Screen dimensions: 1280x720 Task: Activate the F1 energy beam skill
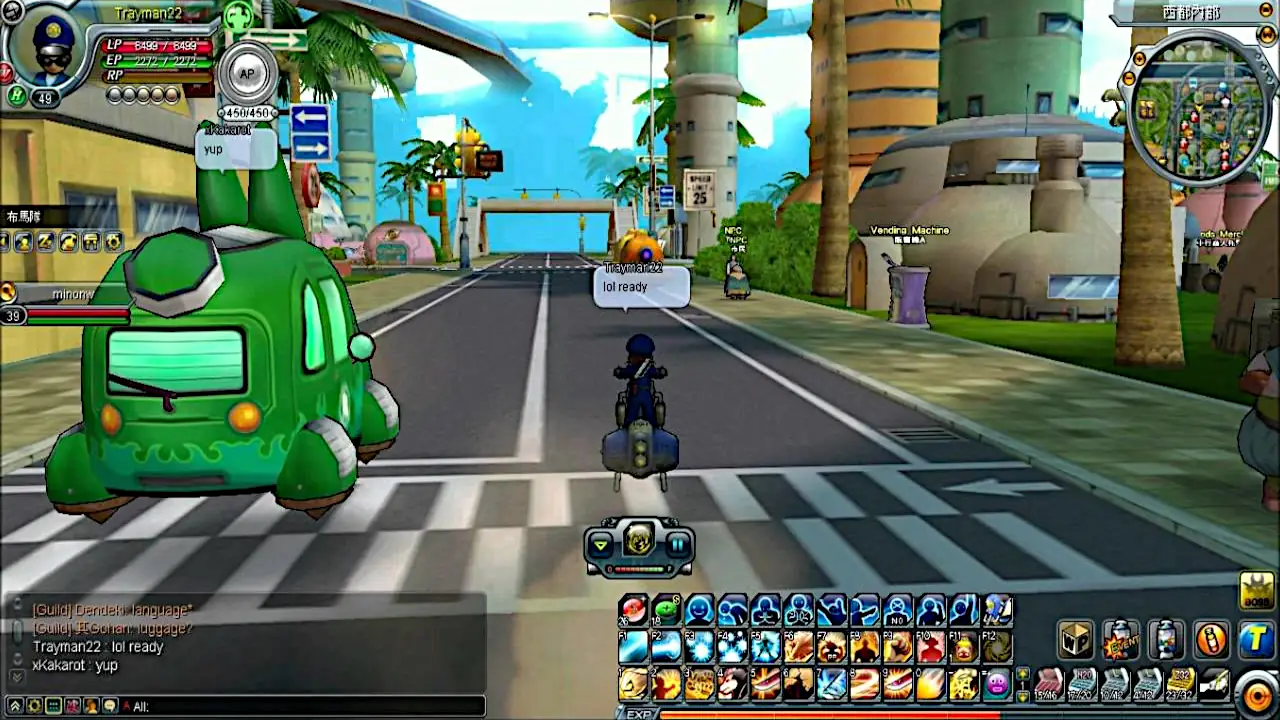point(633,647)
